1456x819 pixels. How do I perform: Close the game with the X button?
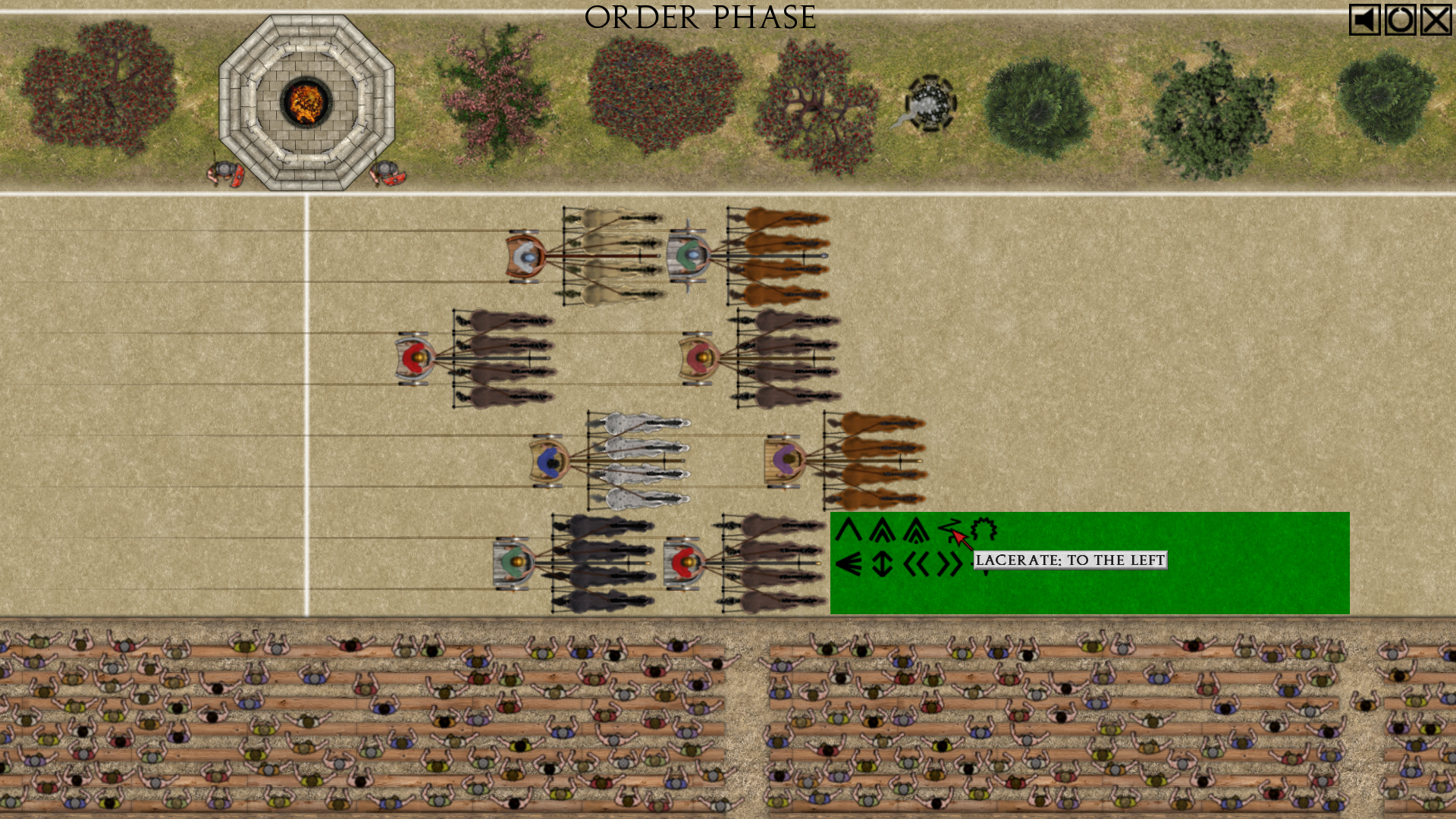(1436, 20)
